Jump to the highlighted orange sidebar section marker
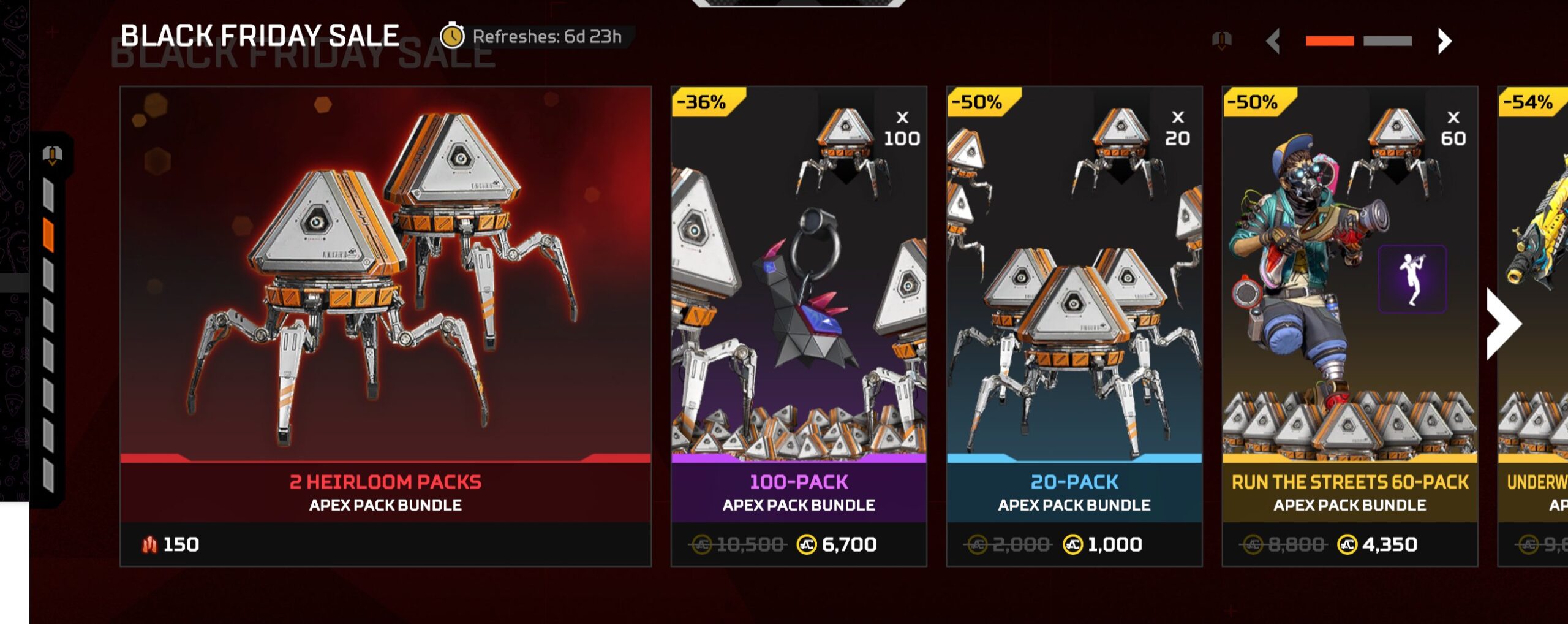Image resolution: width=1568 pixels, height=624 pixels. [48, 235]
